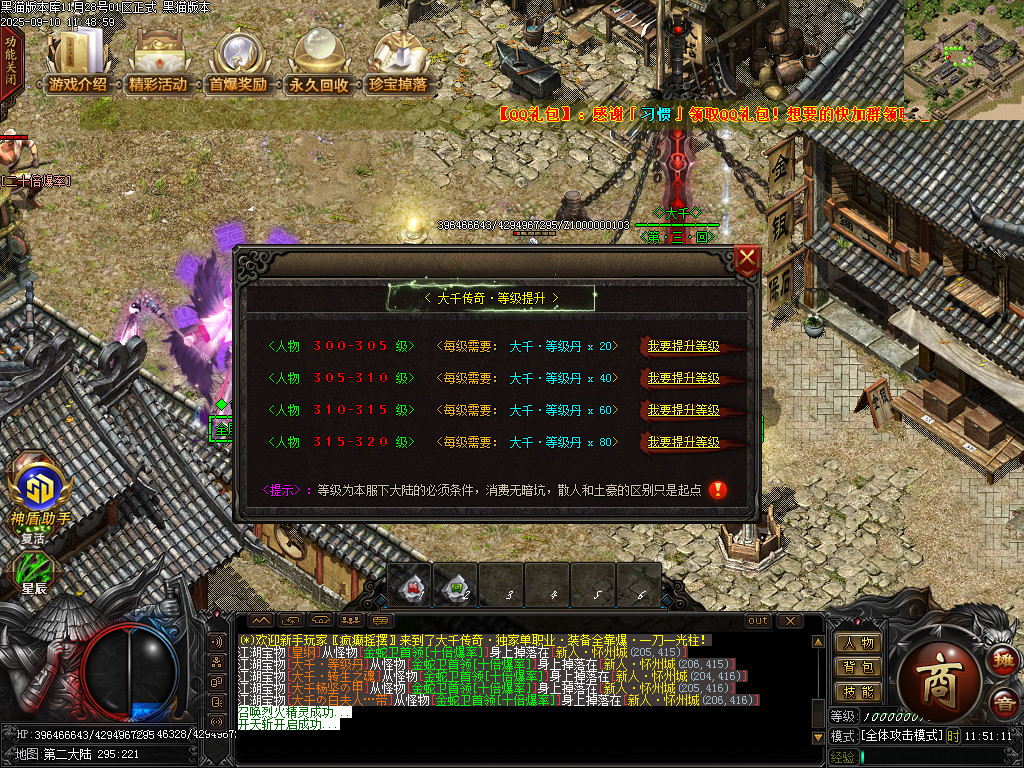
Task: Select the 315-320 level upgrade button
Action: [683, 442]
